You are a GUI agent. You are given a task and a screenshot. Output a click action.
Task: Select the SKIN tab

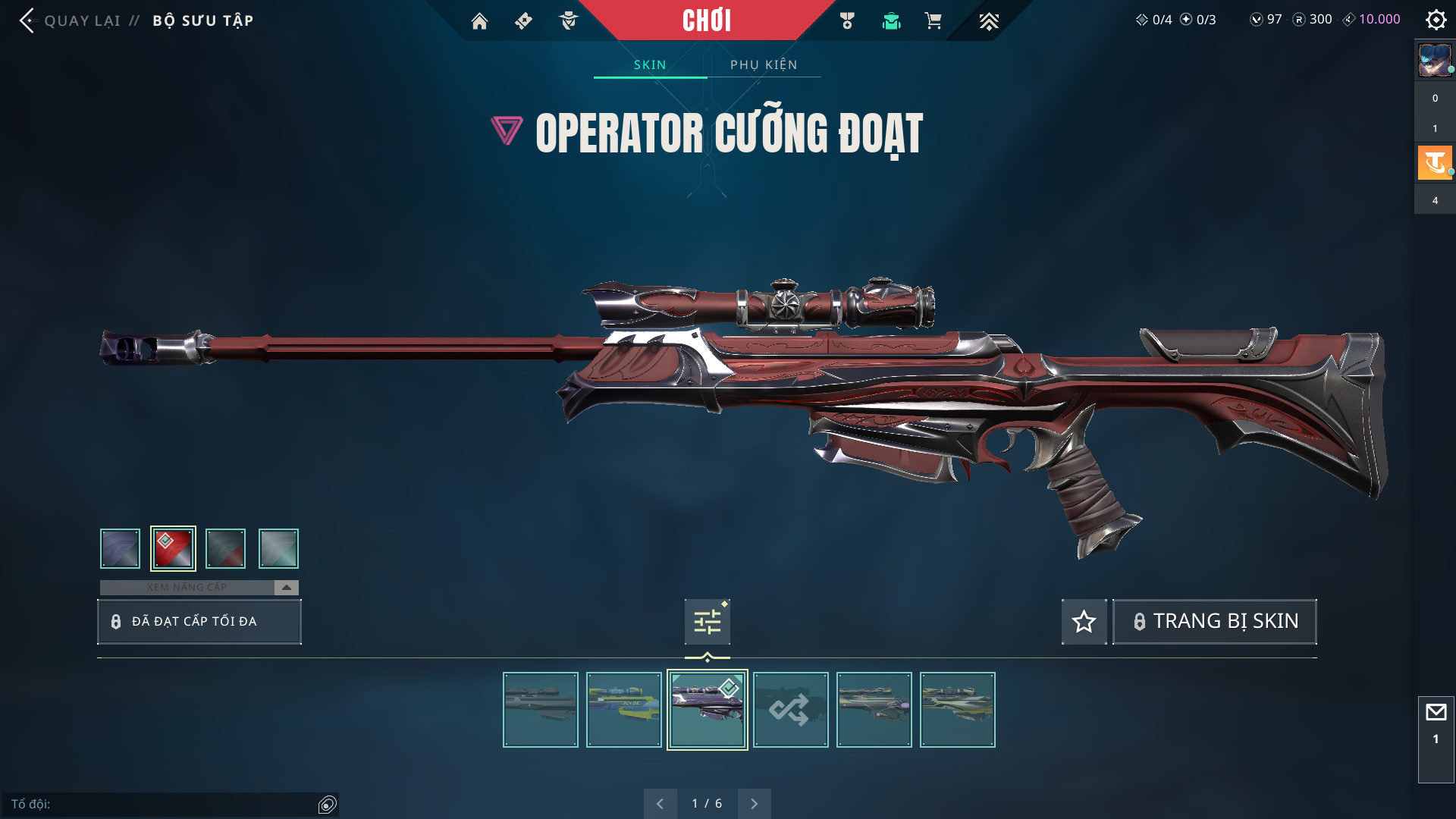pyautogui.click(x=650, y=65)
